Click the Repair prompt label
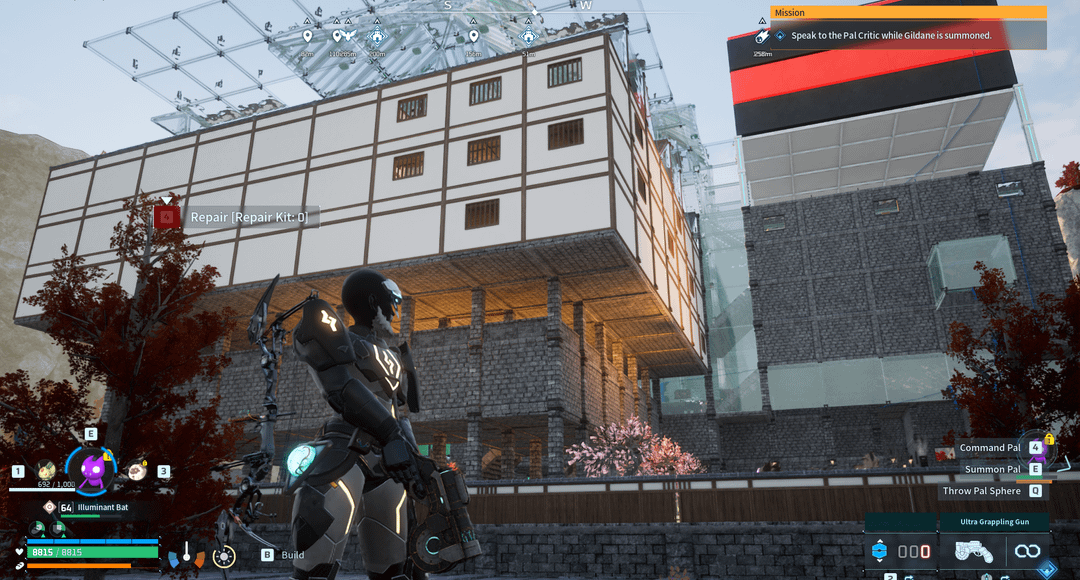Screen dimensions: 1080x580 coord(249,217)
